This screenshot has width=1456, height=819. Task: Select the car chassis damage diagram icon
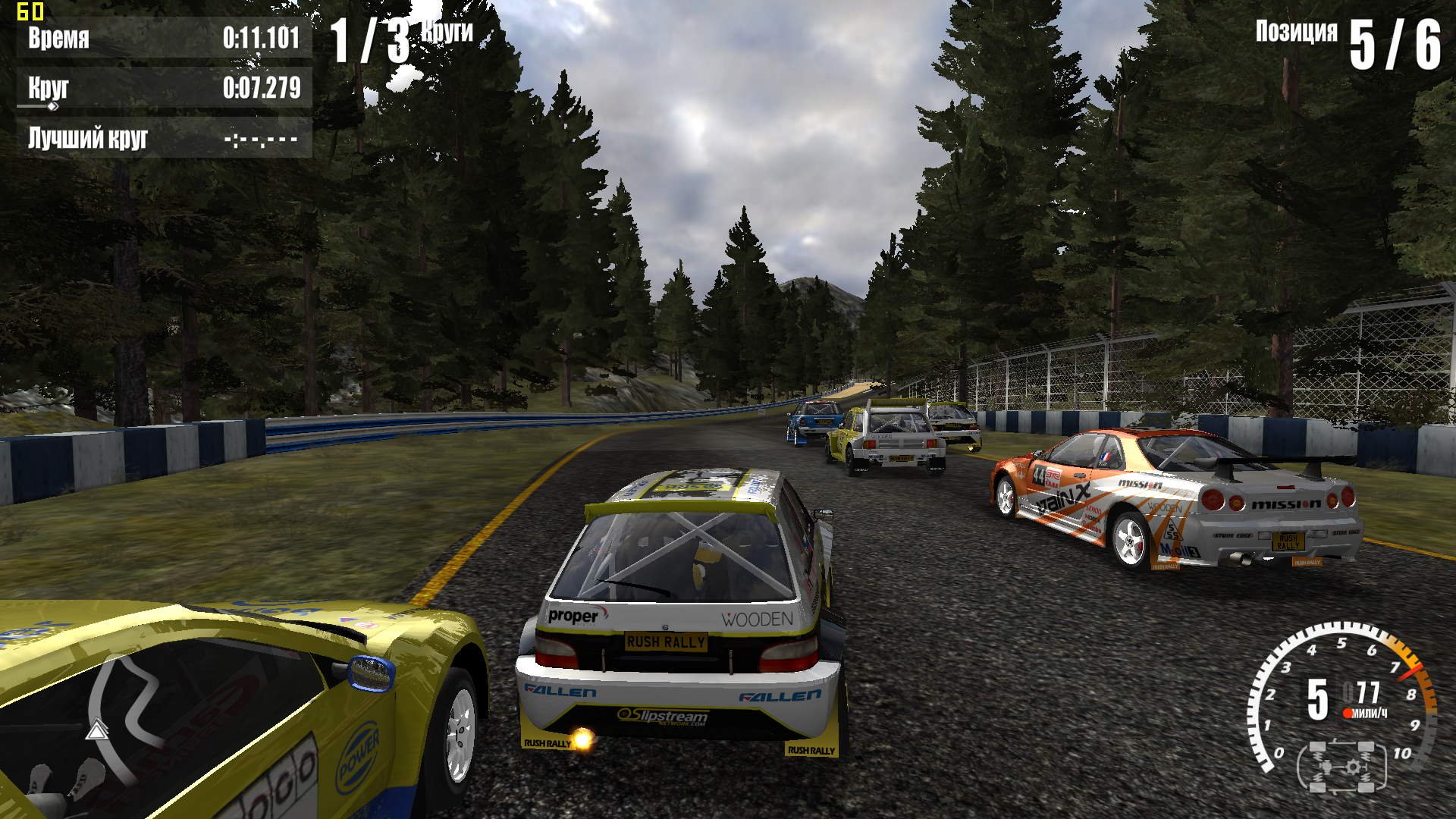(1342, 766)
